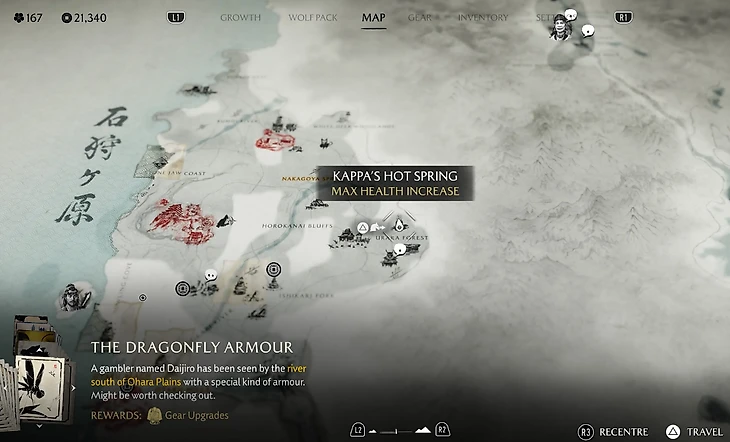Select the coin marker near Ishikari Fort
Viewport: 730px width, 442px height.
pyautogui.click(x=275, y=269)
